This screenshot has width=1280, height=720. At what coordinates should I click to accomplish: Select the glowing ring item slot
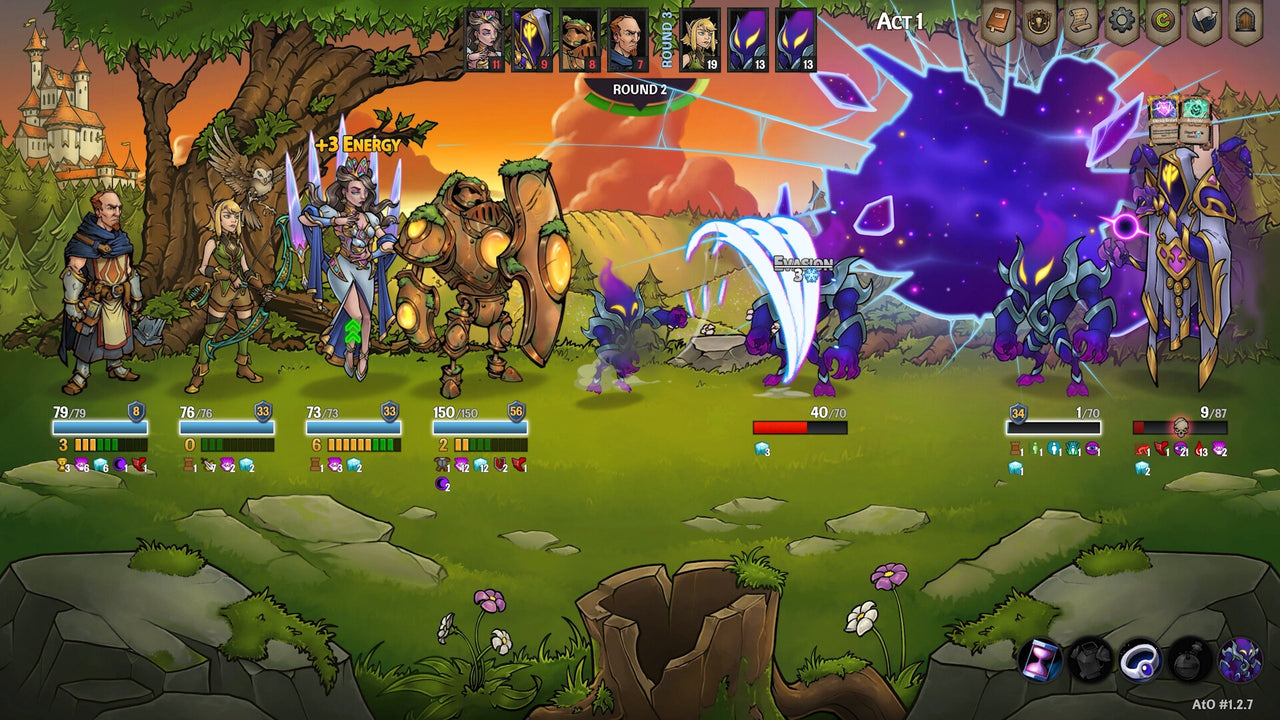tap(1140, 660)
